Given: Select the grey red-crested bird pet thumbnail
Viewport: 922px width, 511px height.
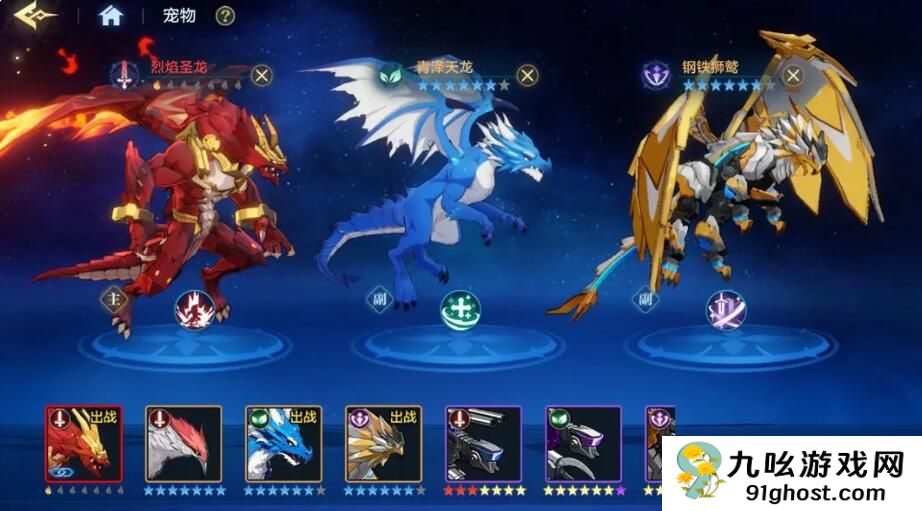Looking at the screenshot, I should pyautogui.click(x=184, y=443).
